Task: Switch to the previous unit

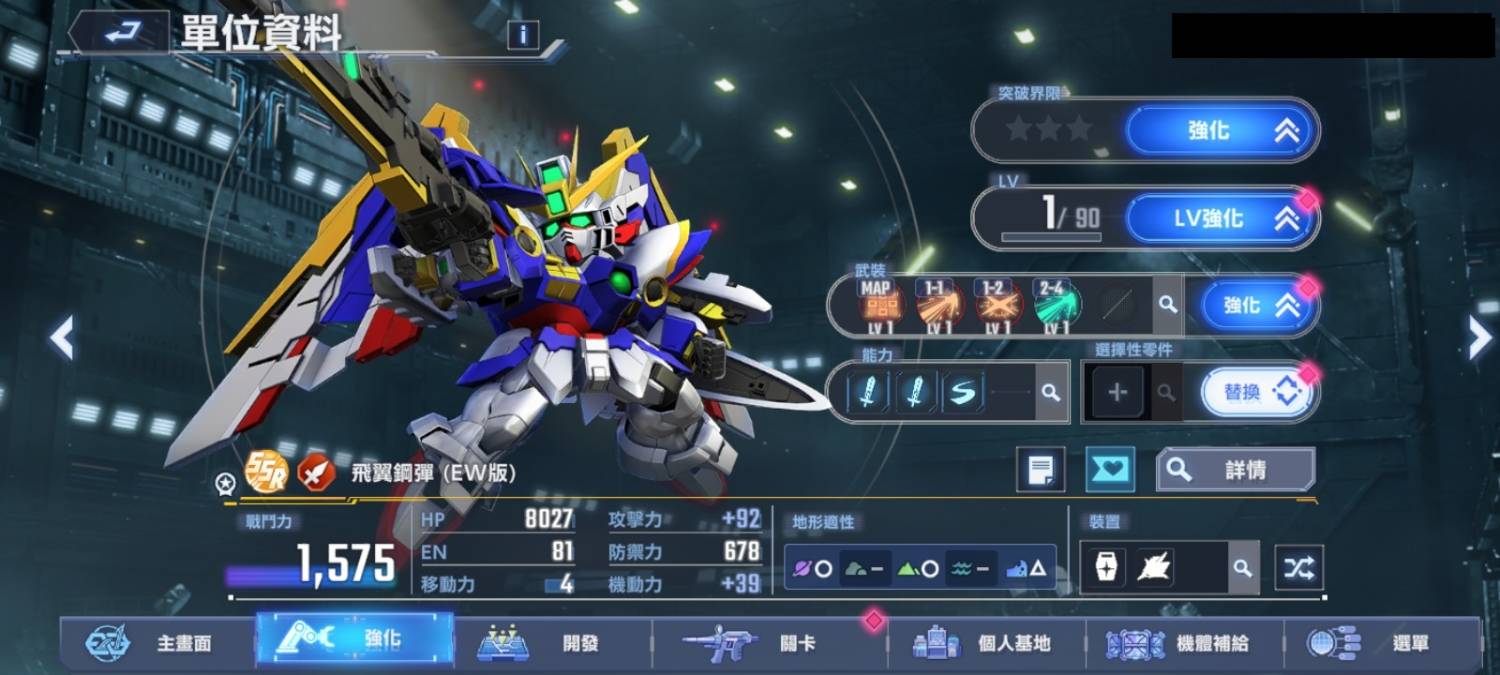Action: pos(62,338)
